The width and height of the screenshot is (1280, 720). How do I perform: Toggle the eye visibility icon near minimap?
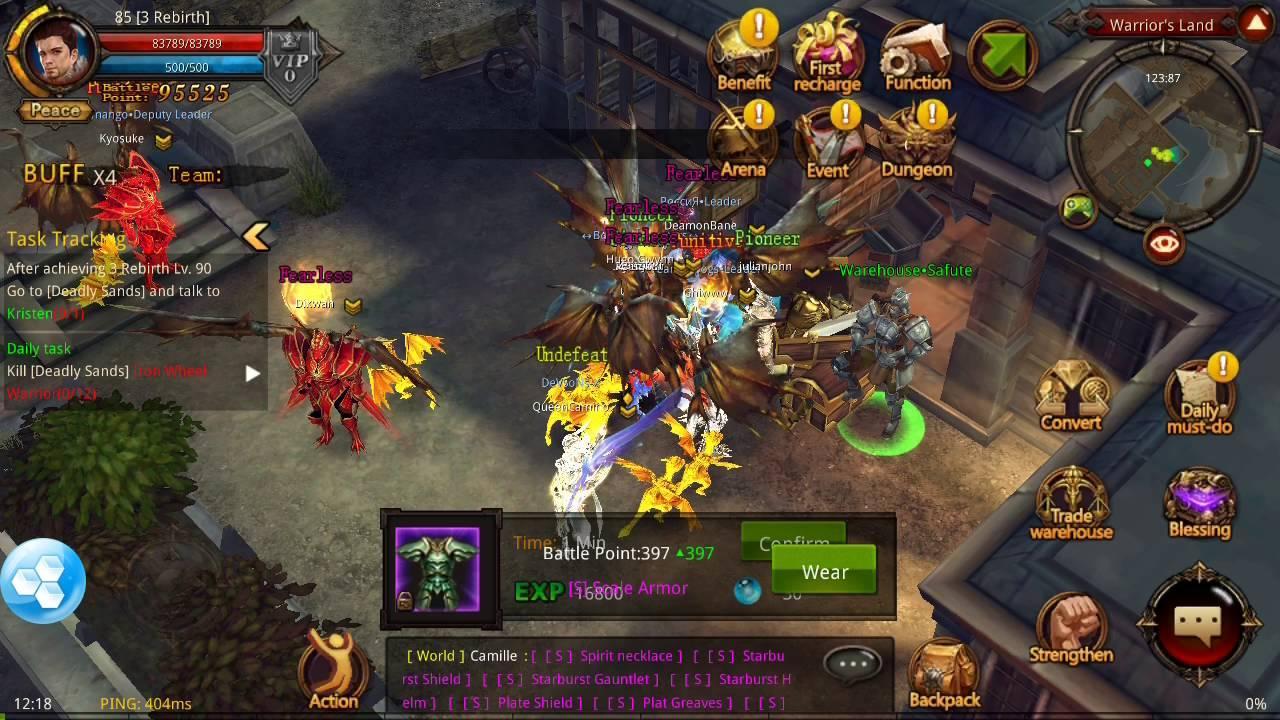[1163, 243]
